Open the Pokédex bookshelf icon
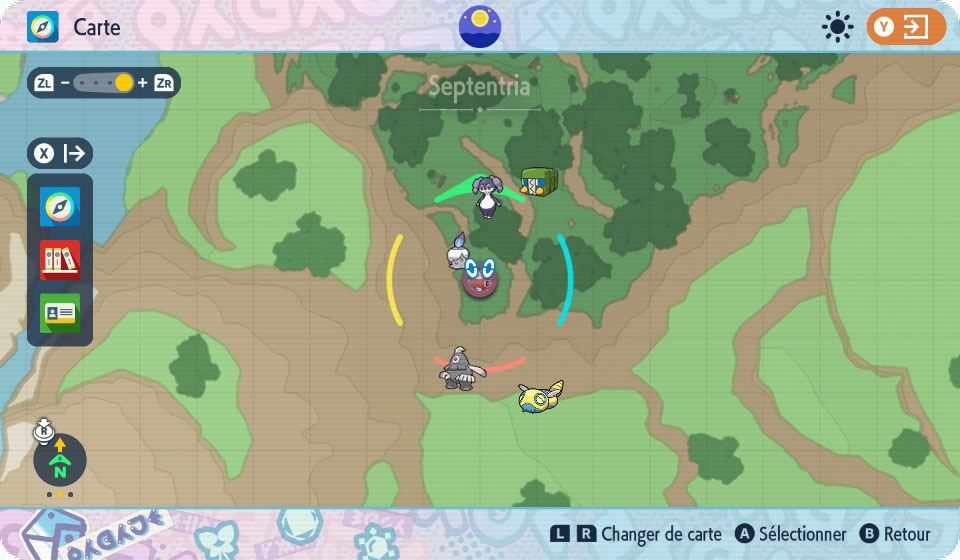 pyautogui.click(x=60, y=260)
